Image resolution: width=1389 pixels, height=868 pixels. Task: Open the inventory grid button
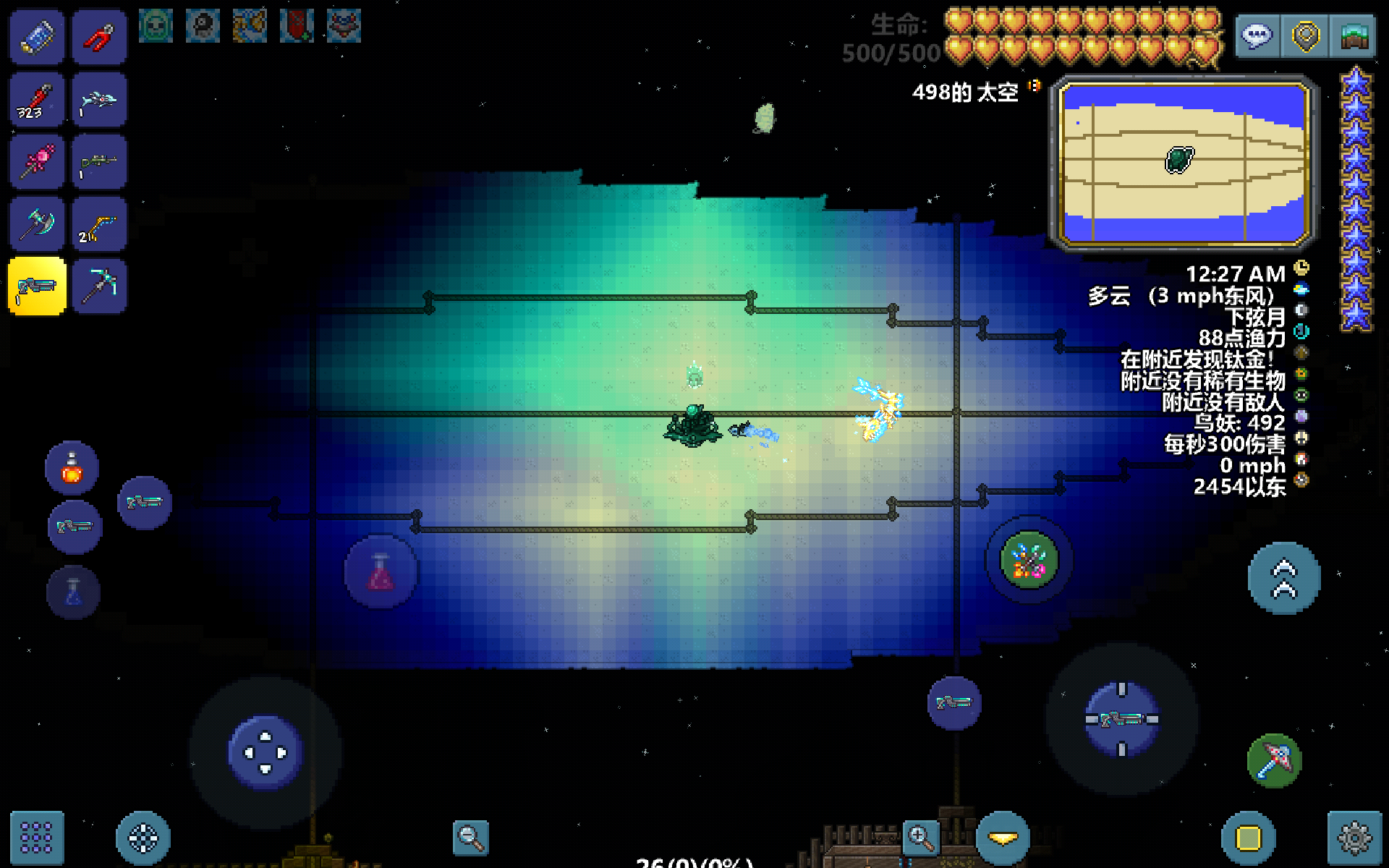tap(37, 838)
